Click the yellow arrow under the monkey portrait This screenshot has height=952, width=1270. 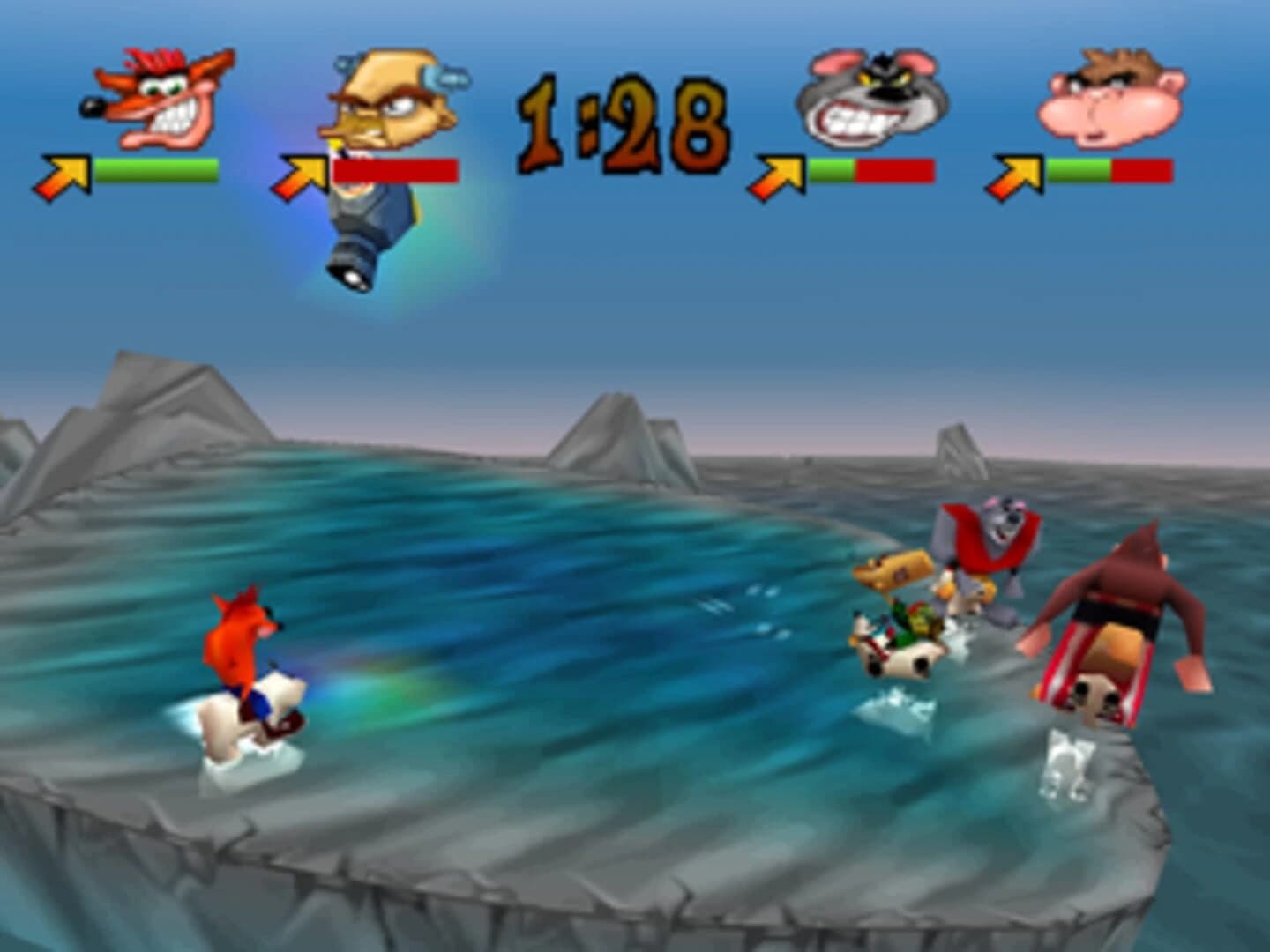coord(1019,167)
